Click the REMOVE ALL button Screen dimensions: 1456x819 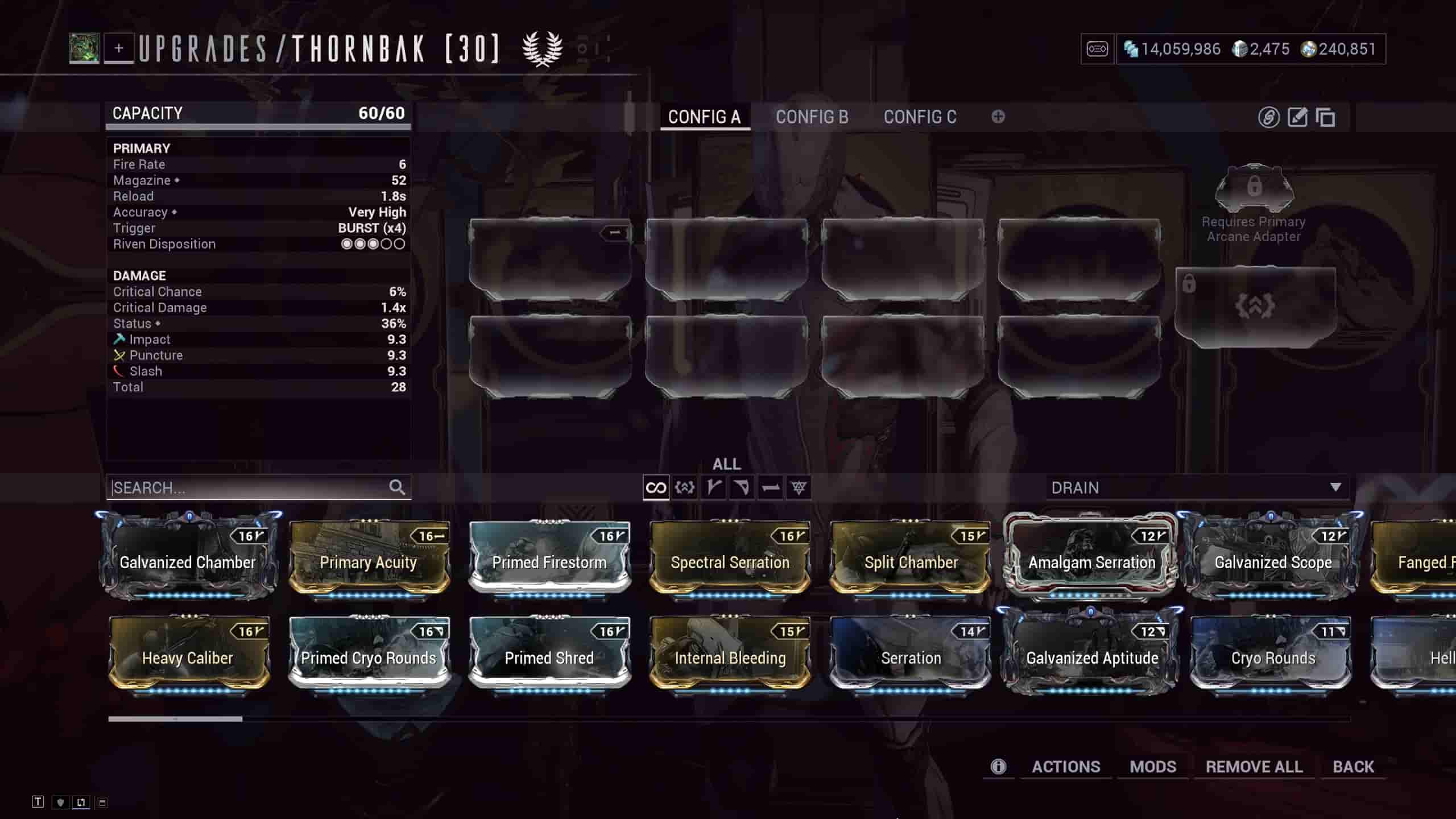[x=1255, y=766]
